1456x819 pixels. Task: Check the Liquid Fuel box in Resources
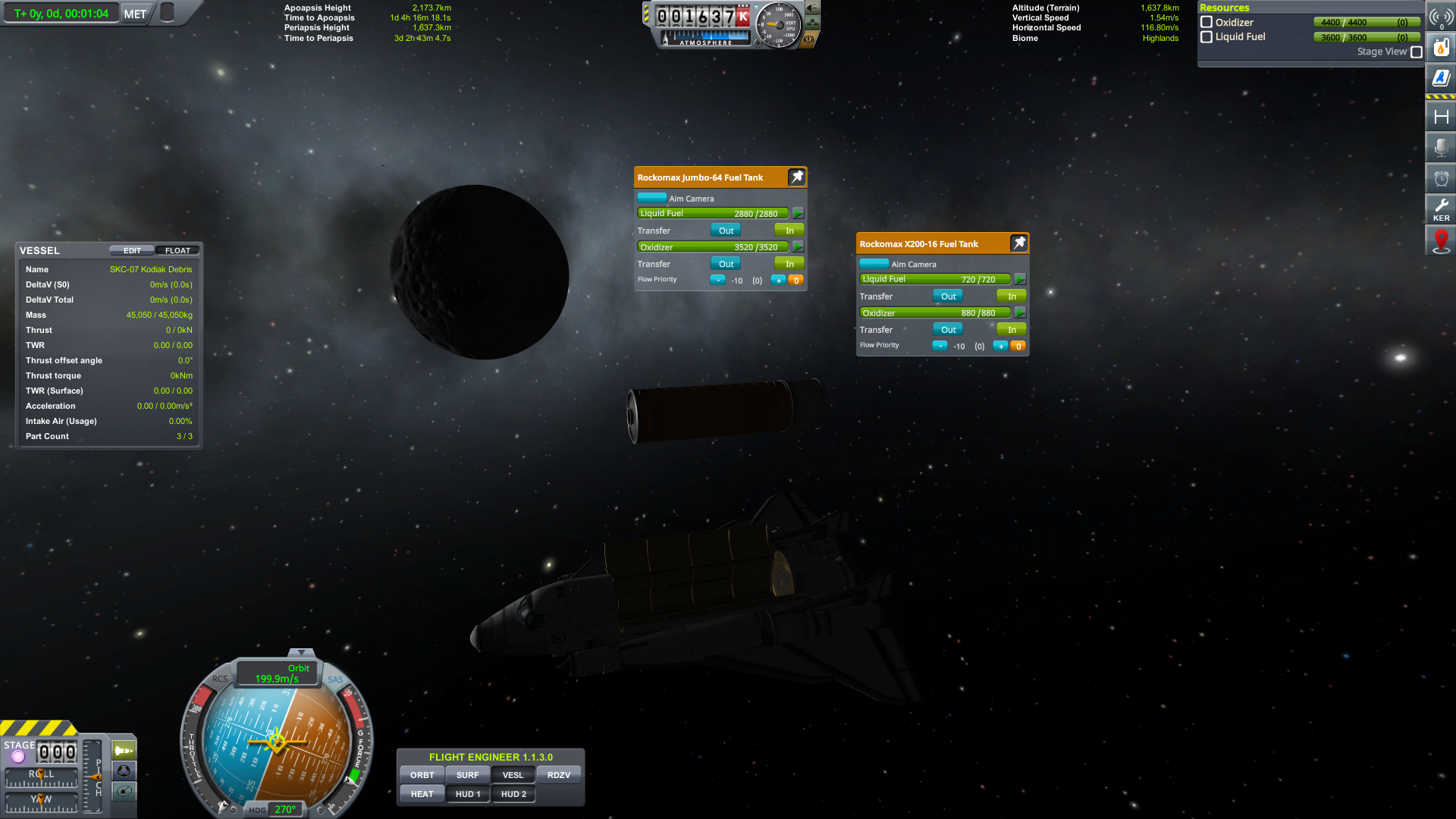(1207, 36)
